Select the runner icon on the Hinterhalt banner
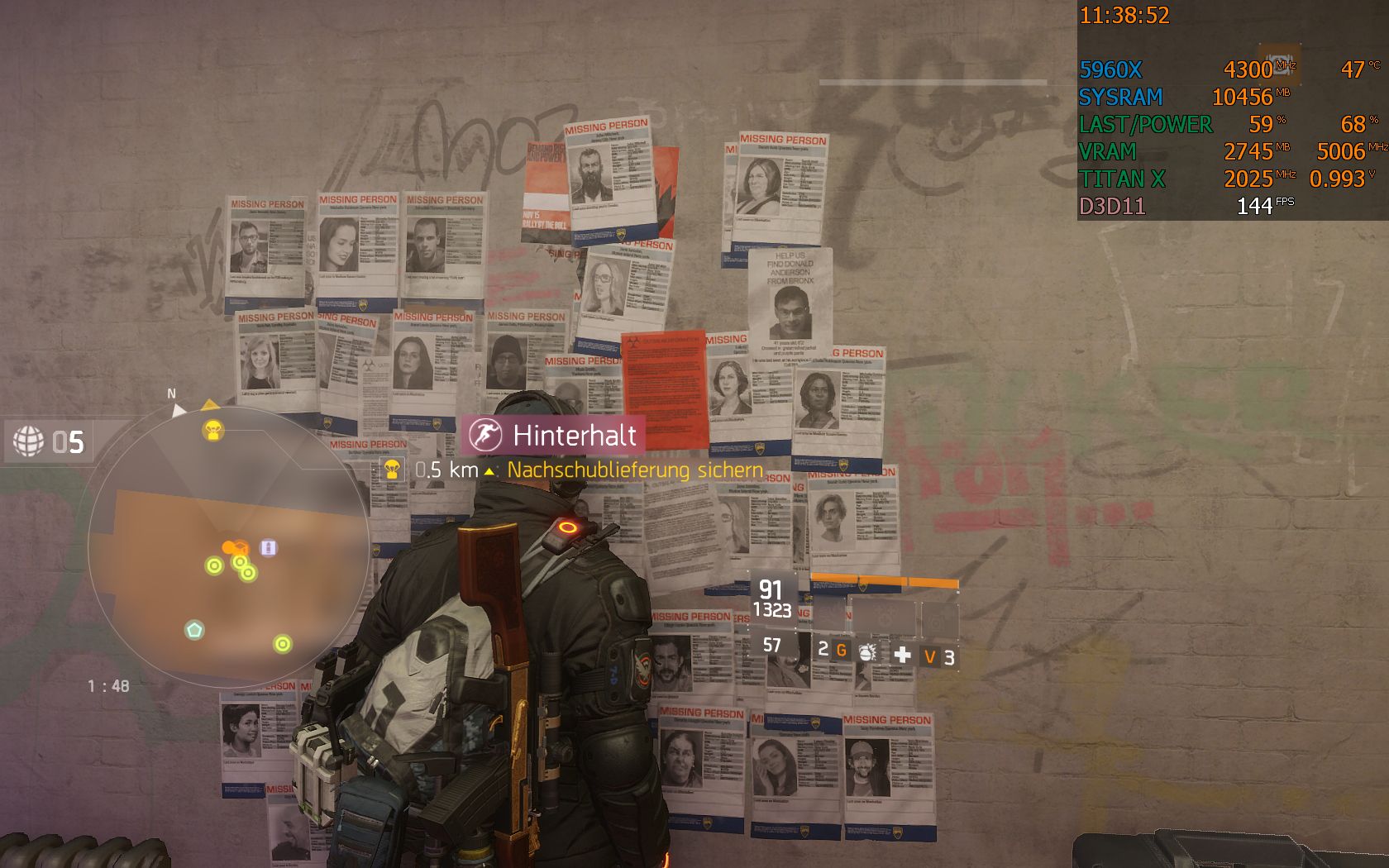This screenshot has width=1389, height=868. [x=488, y=434]
